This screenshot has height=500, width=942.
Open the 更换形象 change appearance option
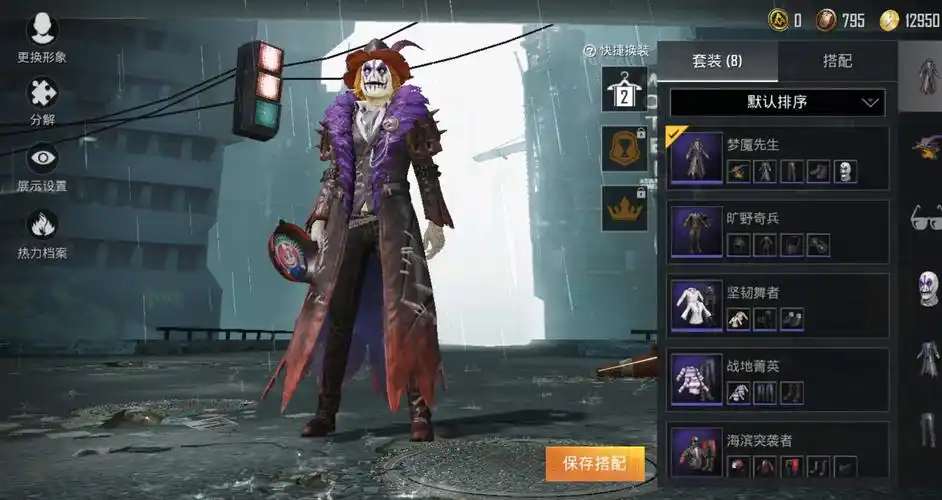42,38
